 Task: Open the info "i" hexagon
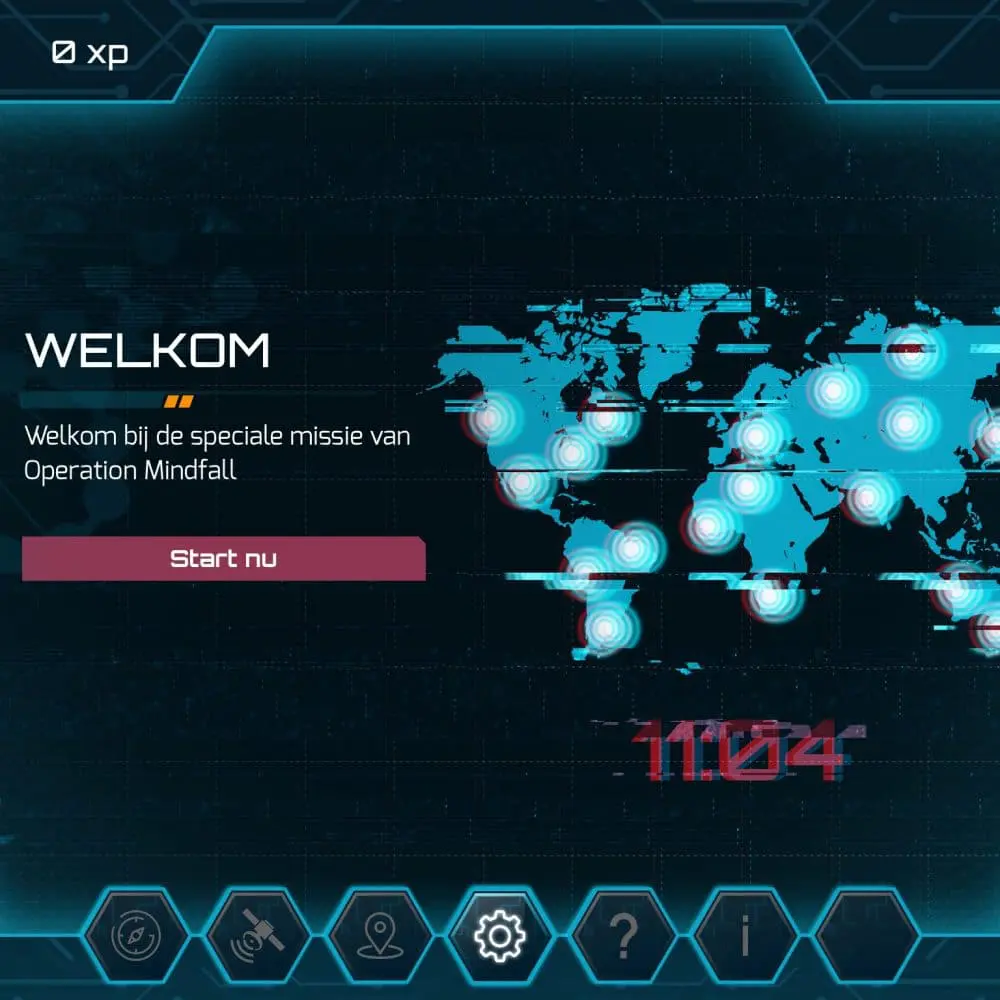[x=745, y=936]
